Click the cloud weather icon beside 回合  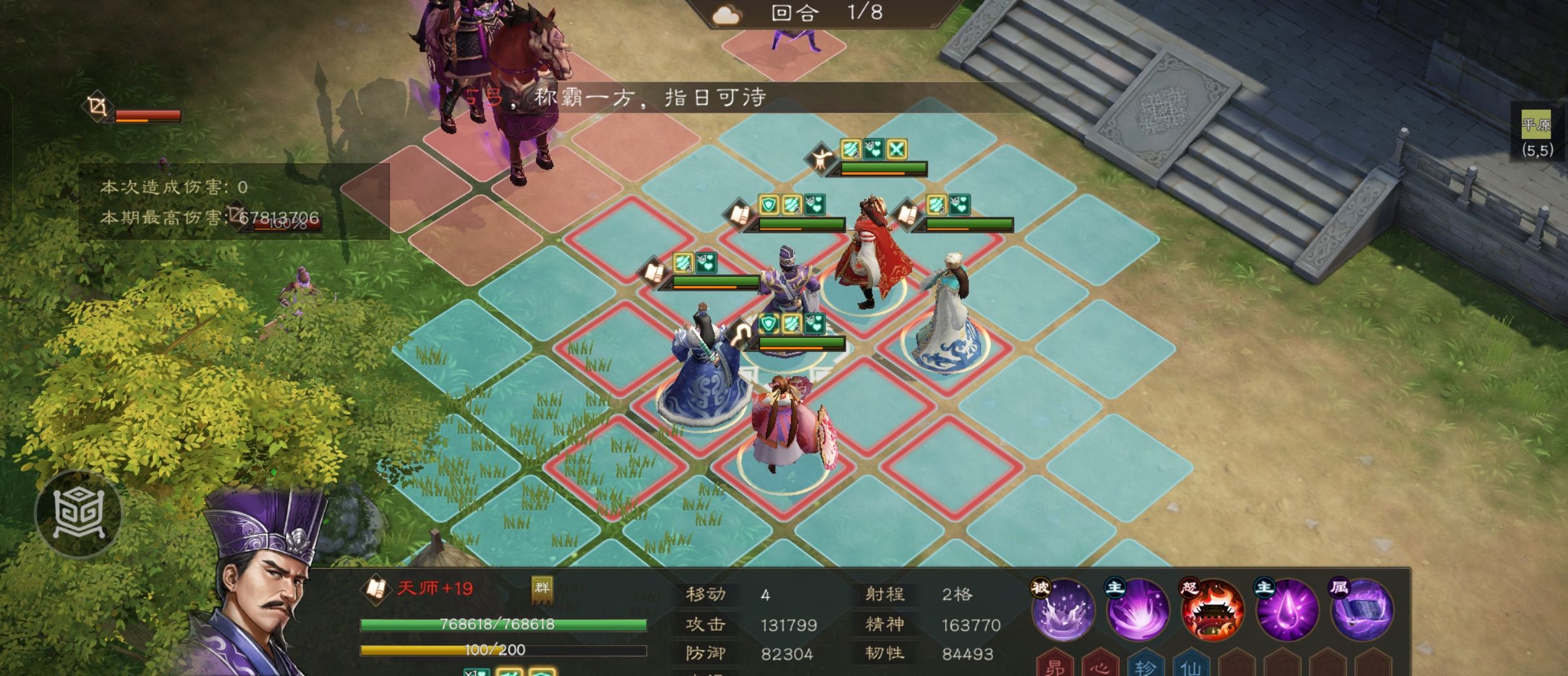[726, 14]
